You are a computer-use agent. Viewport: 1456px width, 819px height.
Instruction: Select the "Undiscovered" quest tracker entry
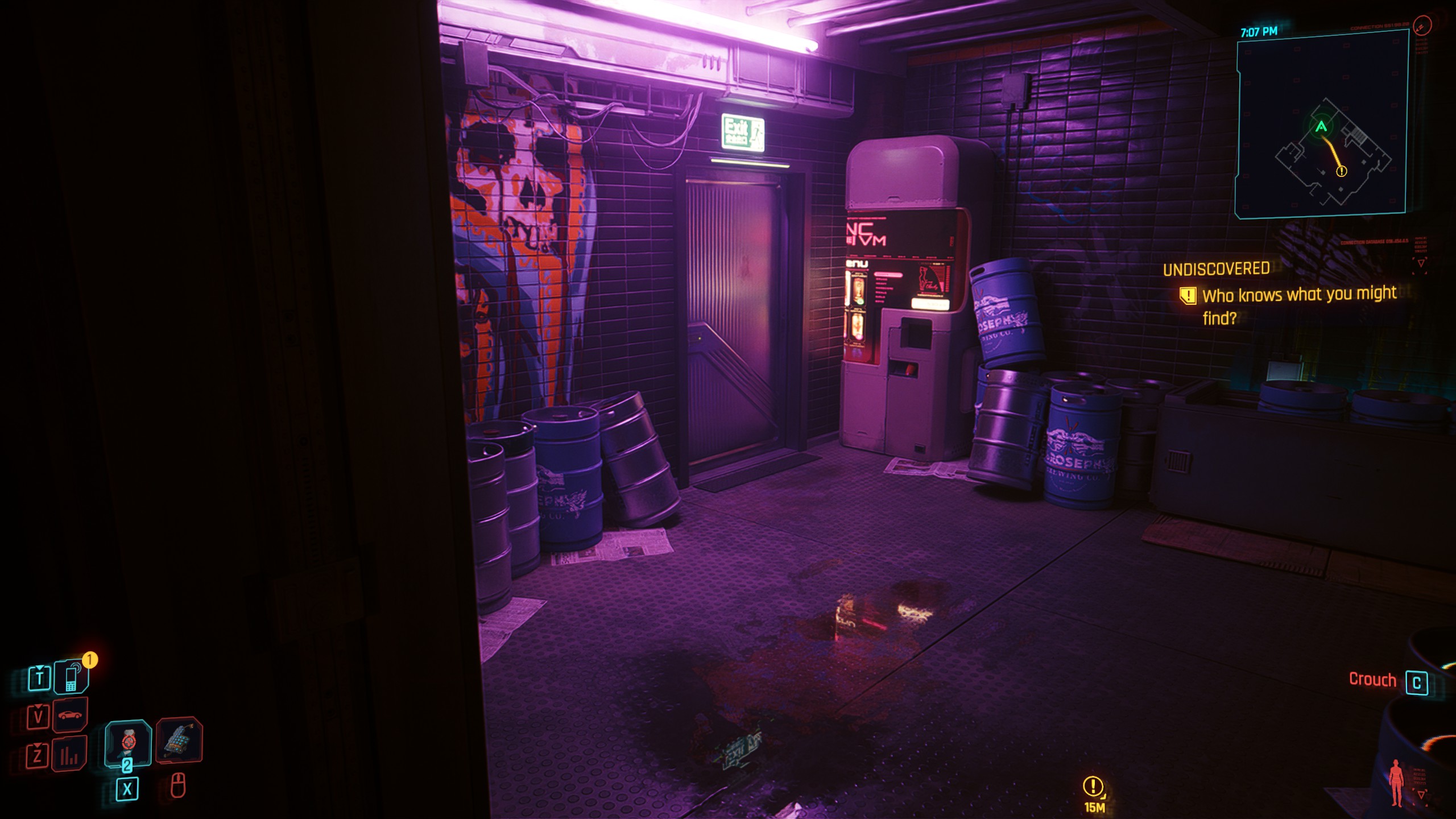pos(1216,269)
